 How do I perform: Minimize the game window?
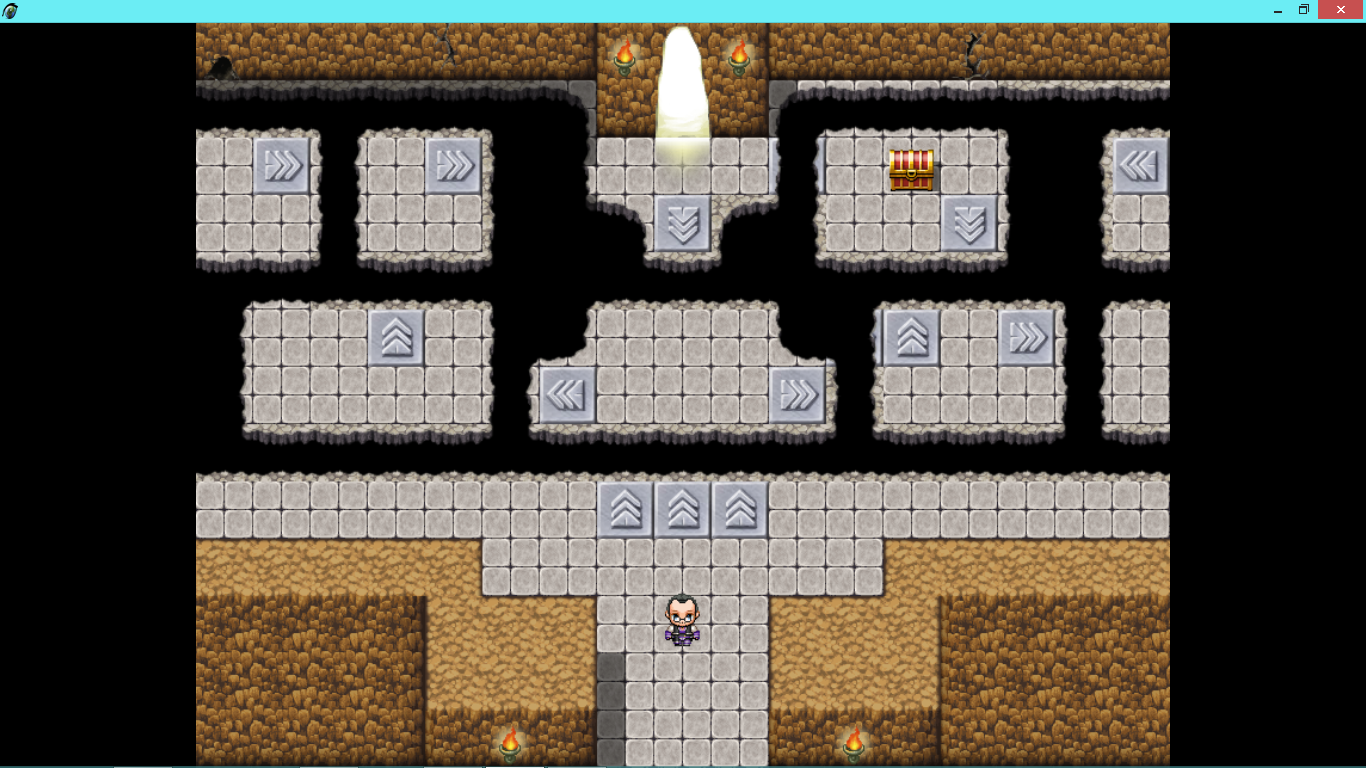(1277, 10)
